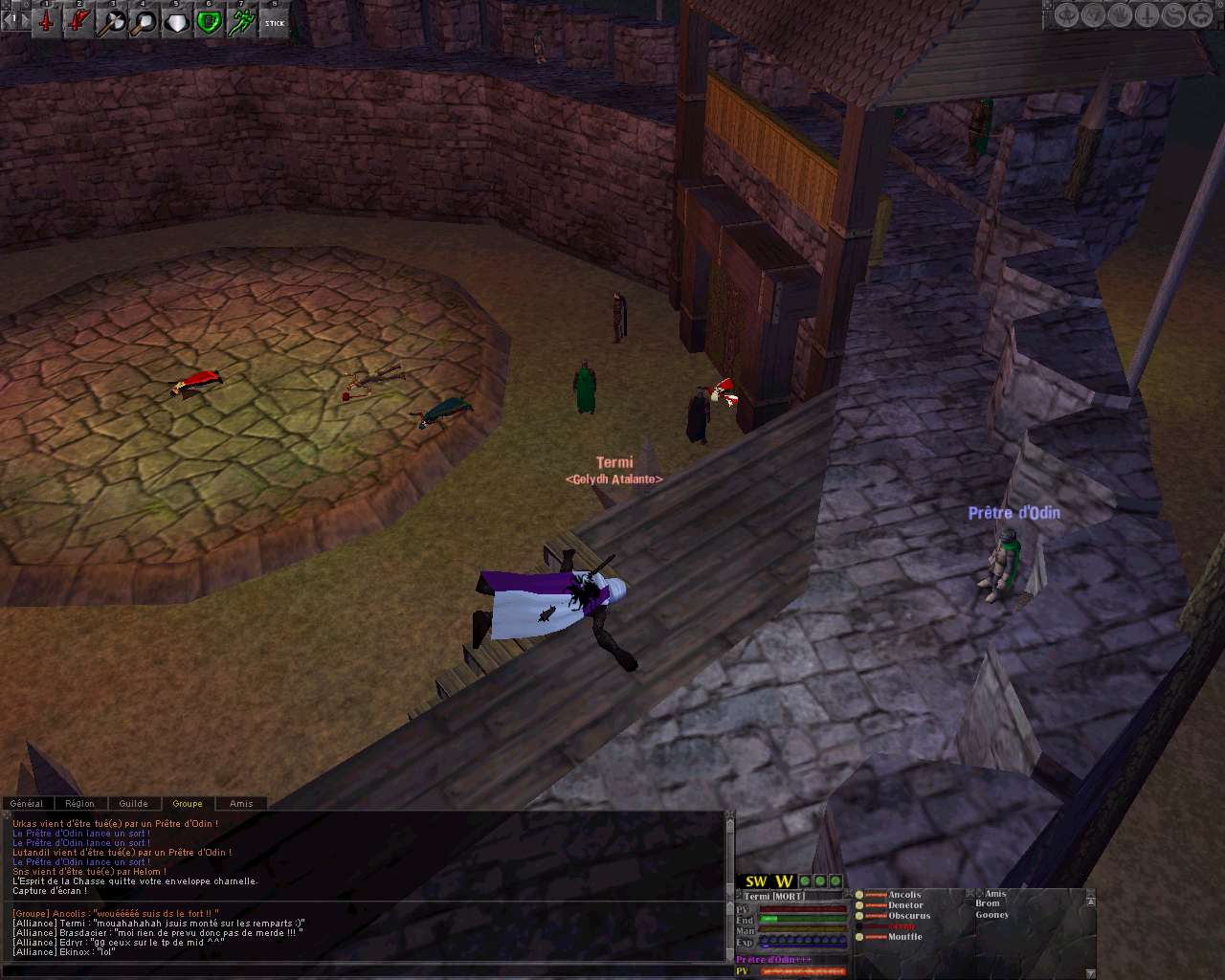Show the Amis chat tab

(241, 804)
